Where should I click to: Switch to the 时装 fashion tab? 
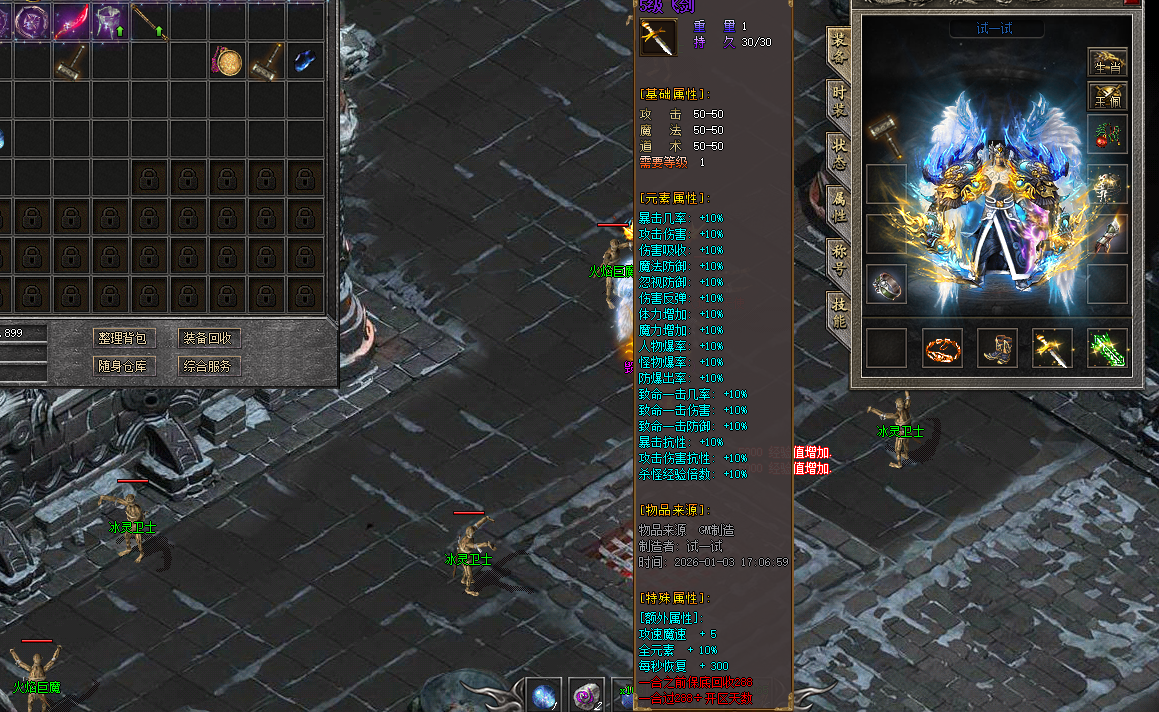[x=839, y=101]
